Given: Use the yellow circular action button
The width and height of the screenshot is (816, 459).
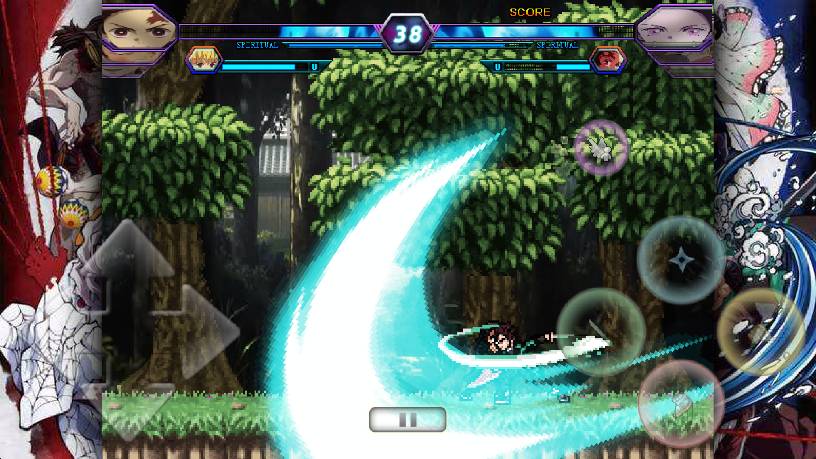Looking at the screenshot, I should coord(760,332).
